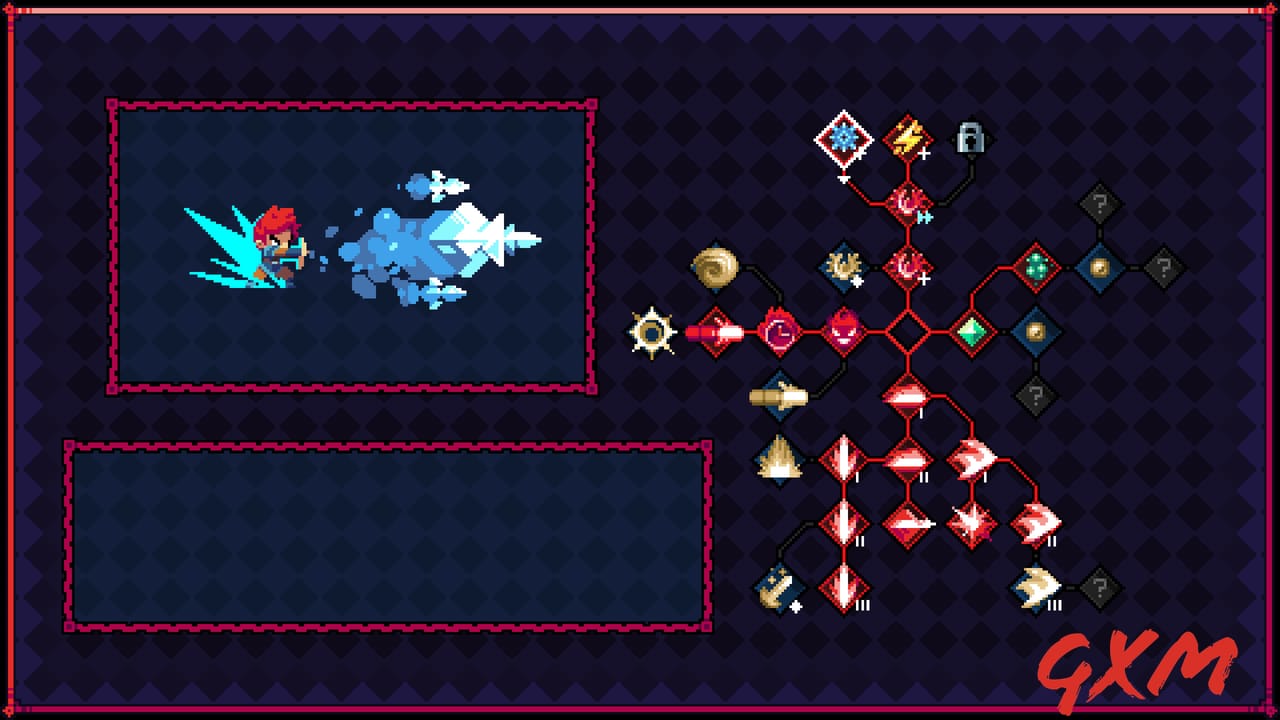
Task: Click the moon and anchor night node
Action: [x=778, y=585]
